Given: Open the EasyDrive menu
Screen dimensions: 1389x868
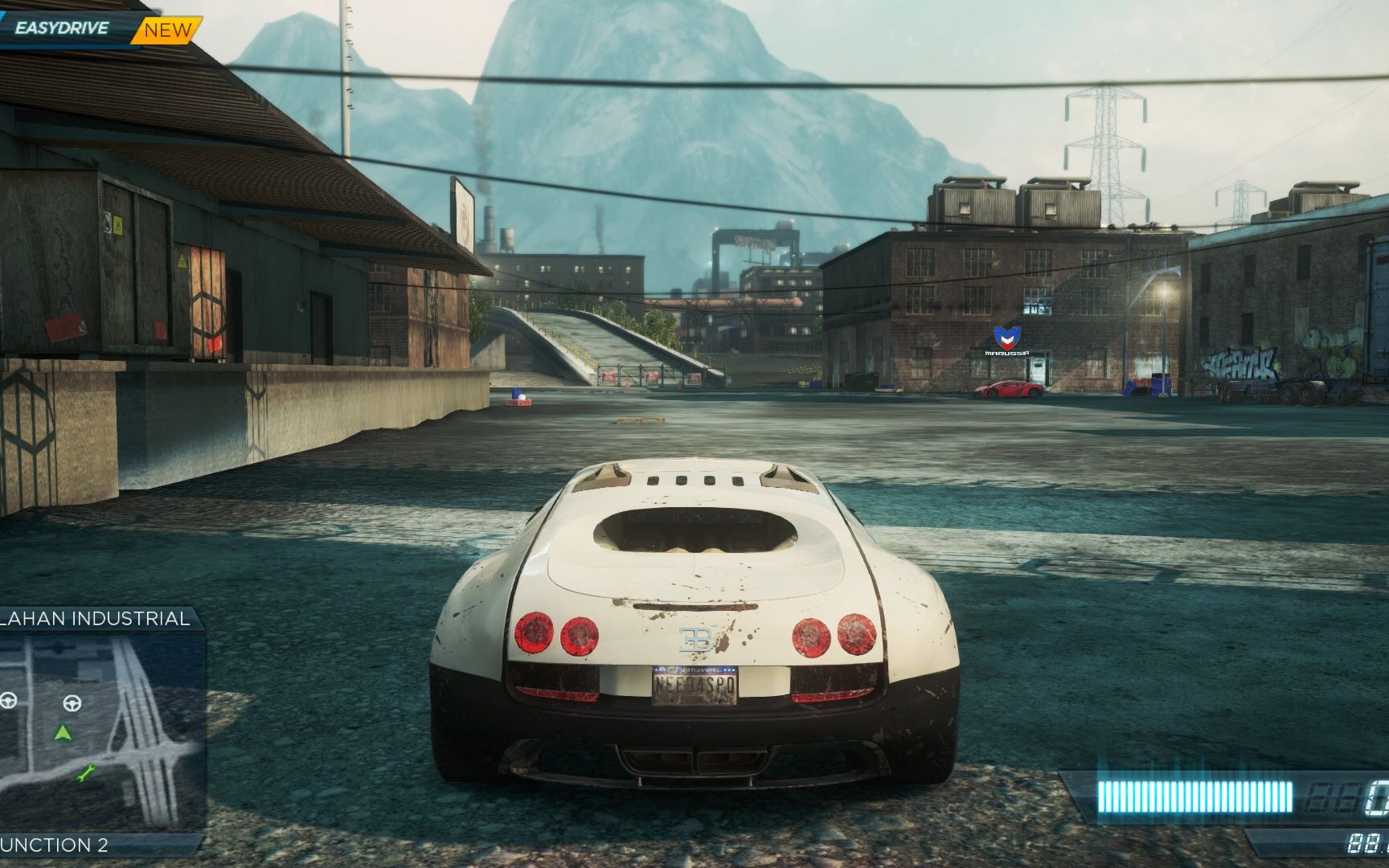Looking at the screenshot, I should click(61, 29).
